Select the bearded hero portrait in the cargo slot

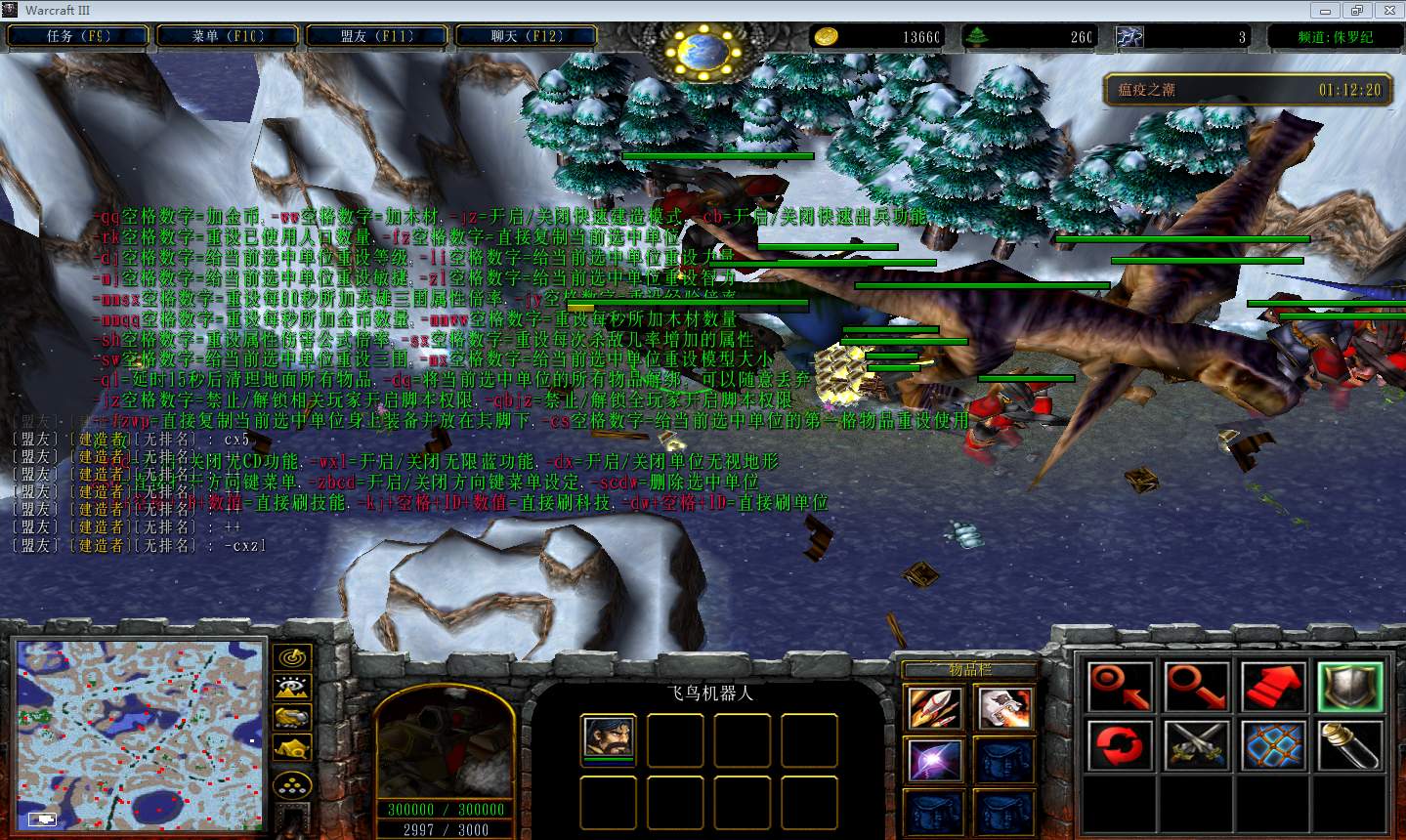pyautogui.click(x=608, y=737)
